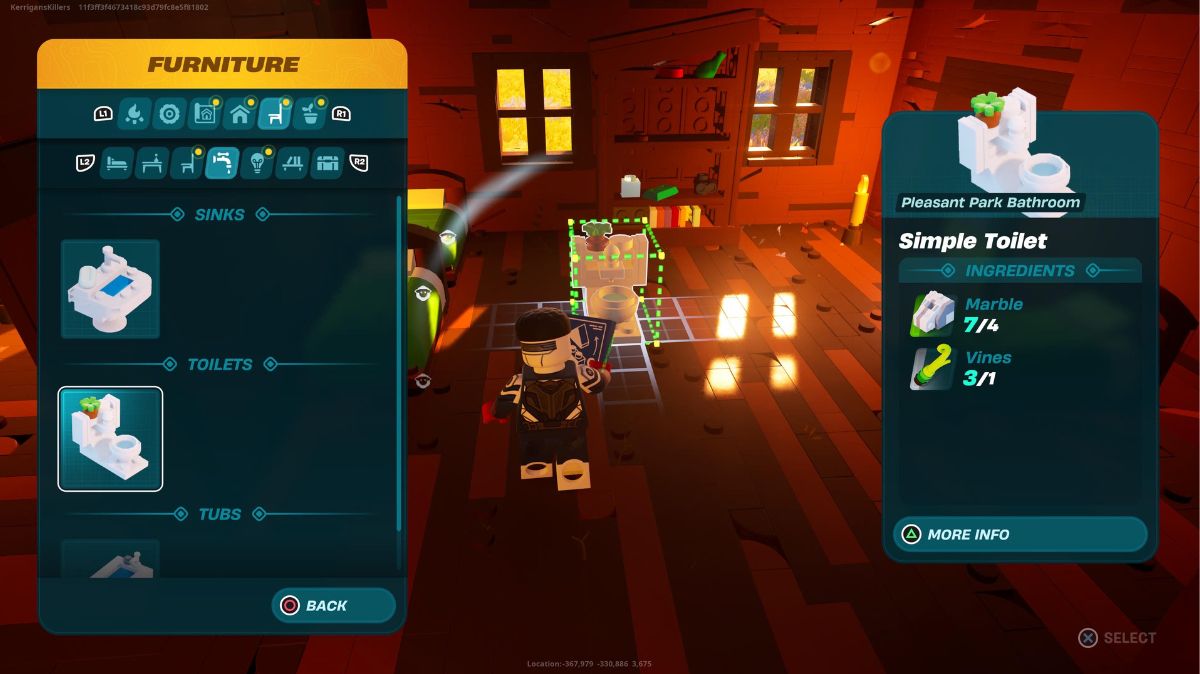Open the campfire category tab

click(x=133, y=114)
